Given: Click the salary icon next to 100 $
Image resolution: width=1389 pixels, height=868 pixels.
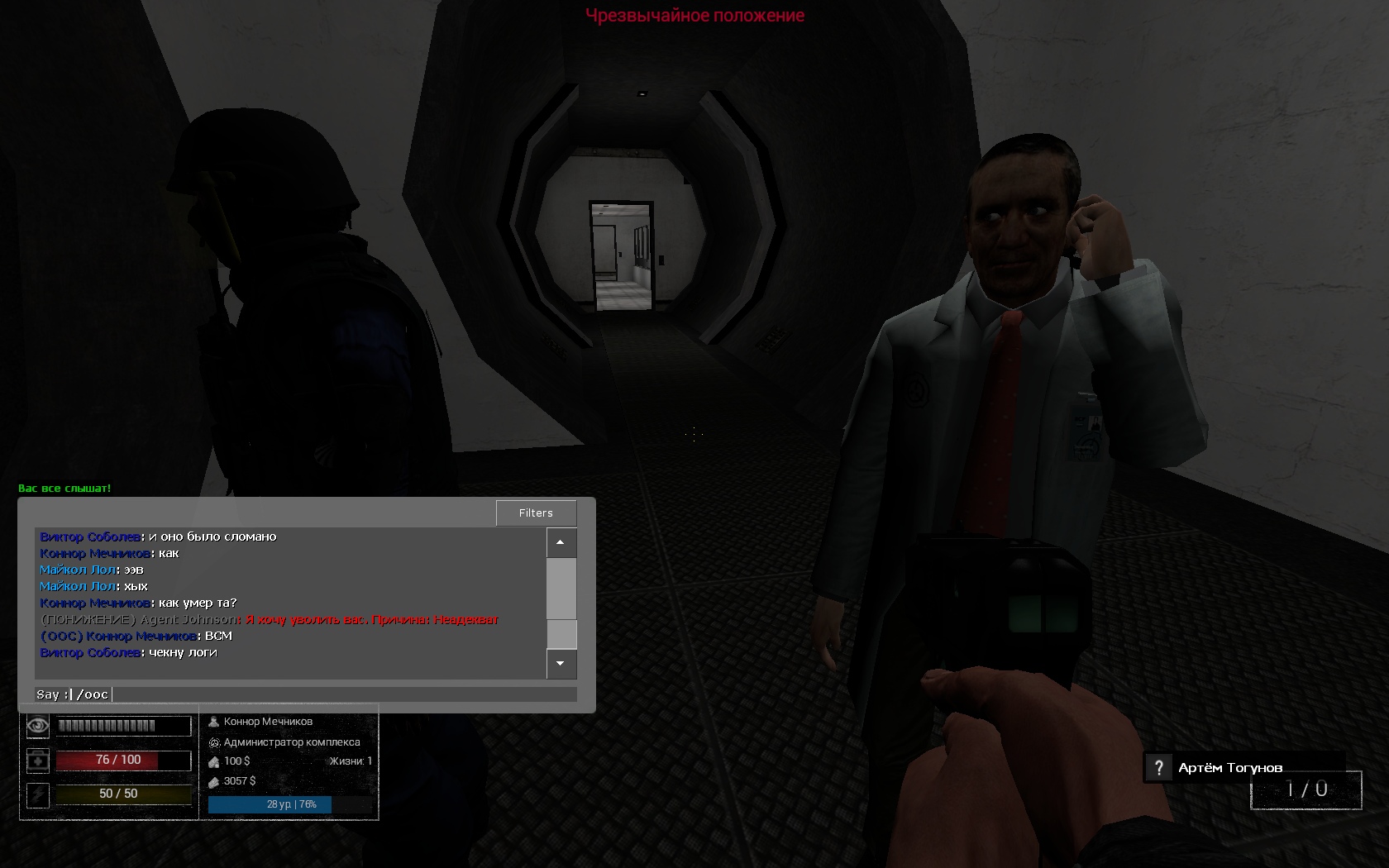Looking at the screenshot, I should pos(214,761).
